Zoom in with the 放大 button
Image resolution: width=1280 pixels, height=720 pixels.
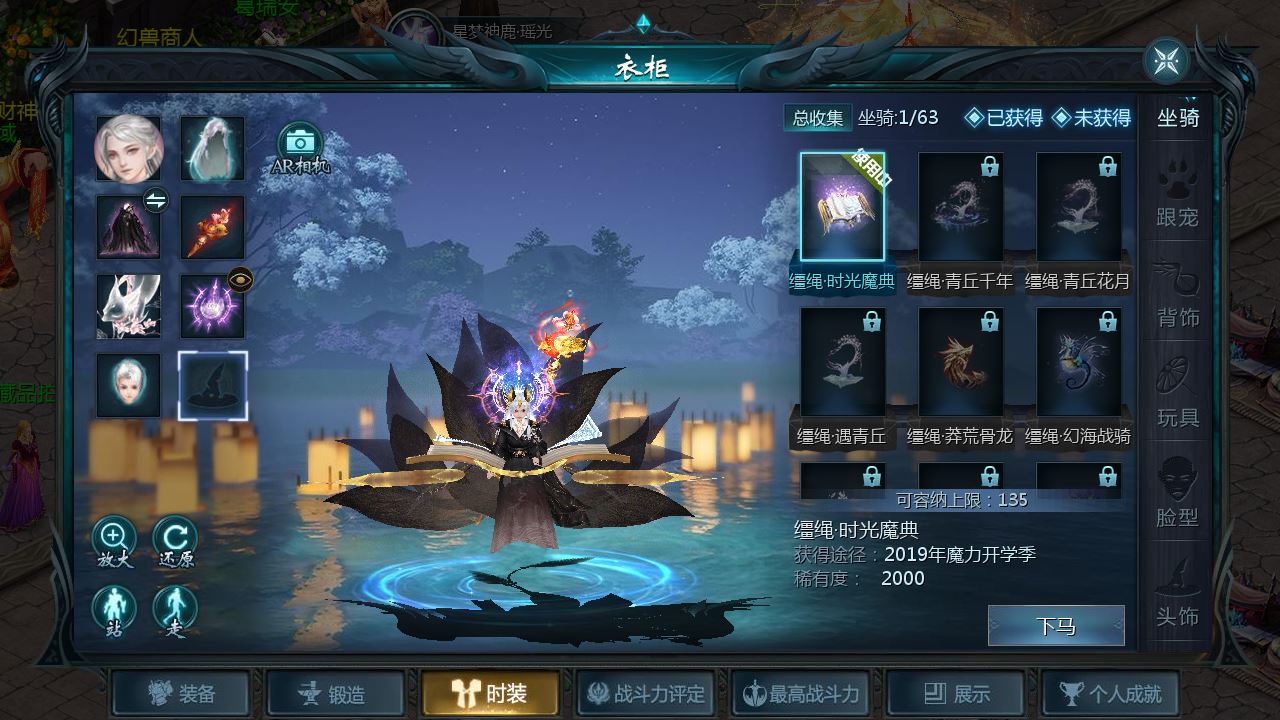(x=114, y=542)
